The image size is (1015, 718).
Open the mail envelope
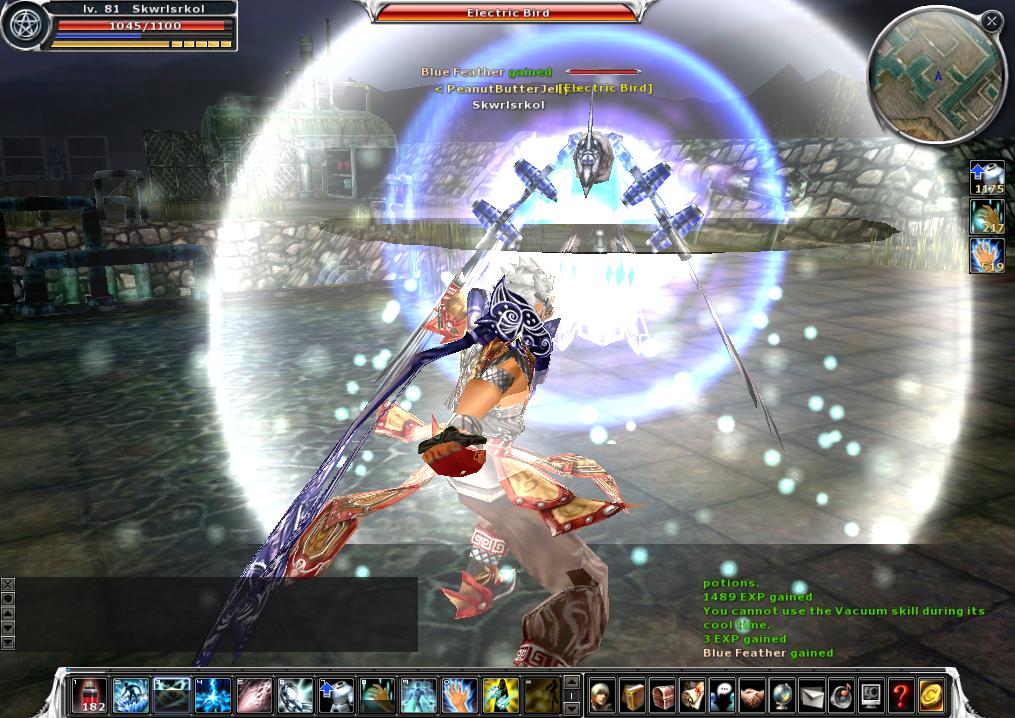(x=812, y=694)
